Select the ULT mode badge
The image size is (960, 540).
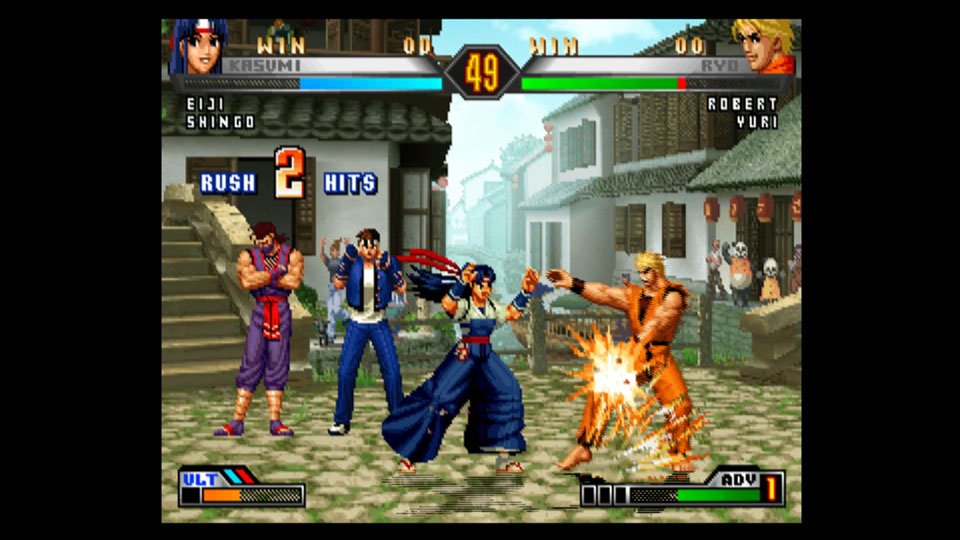click(x=200, y=479)
